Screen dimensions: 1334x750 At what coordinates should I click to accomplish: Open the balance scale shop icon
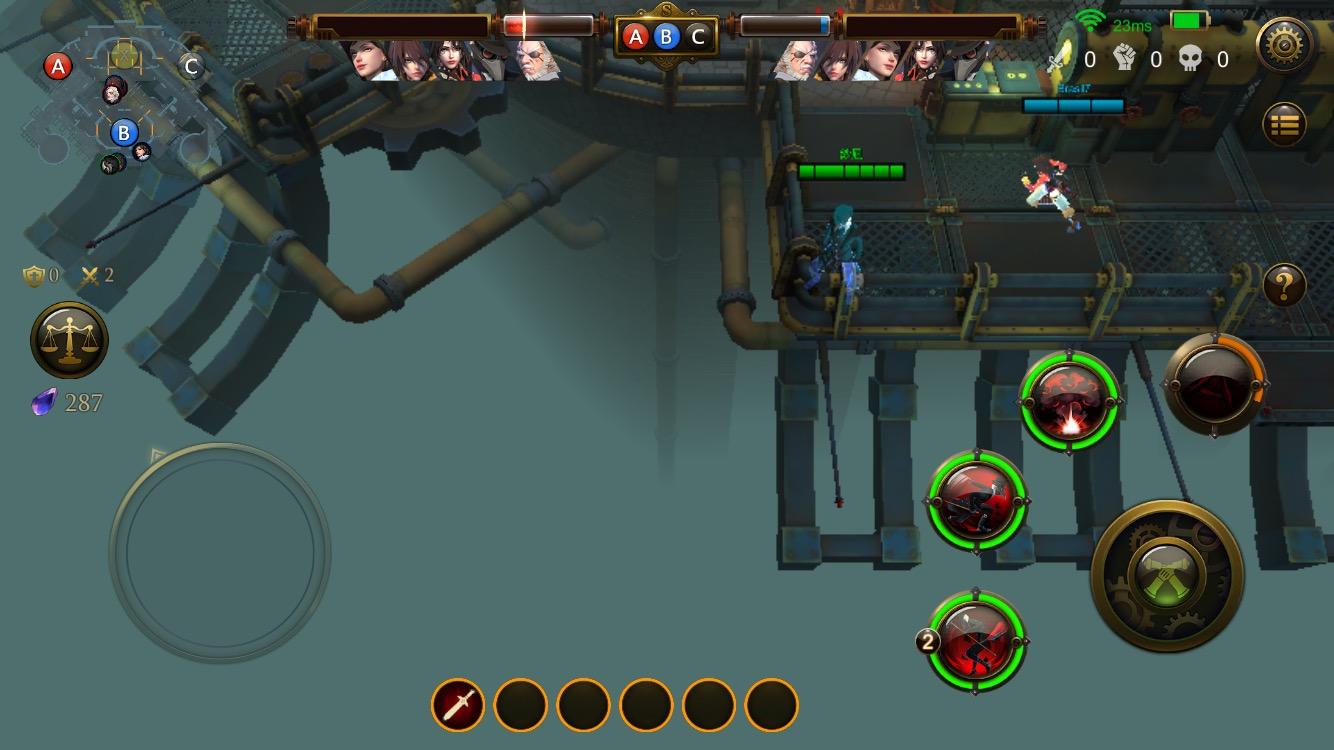pyautogui.click(x=69, y=340)
